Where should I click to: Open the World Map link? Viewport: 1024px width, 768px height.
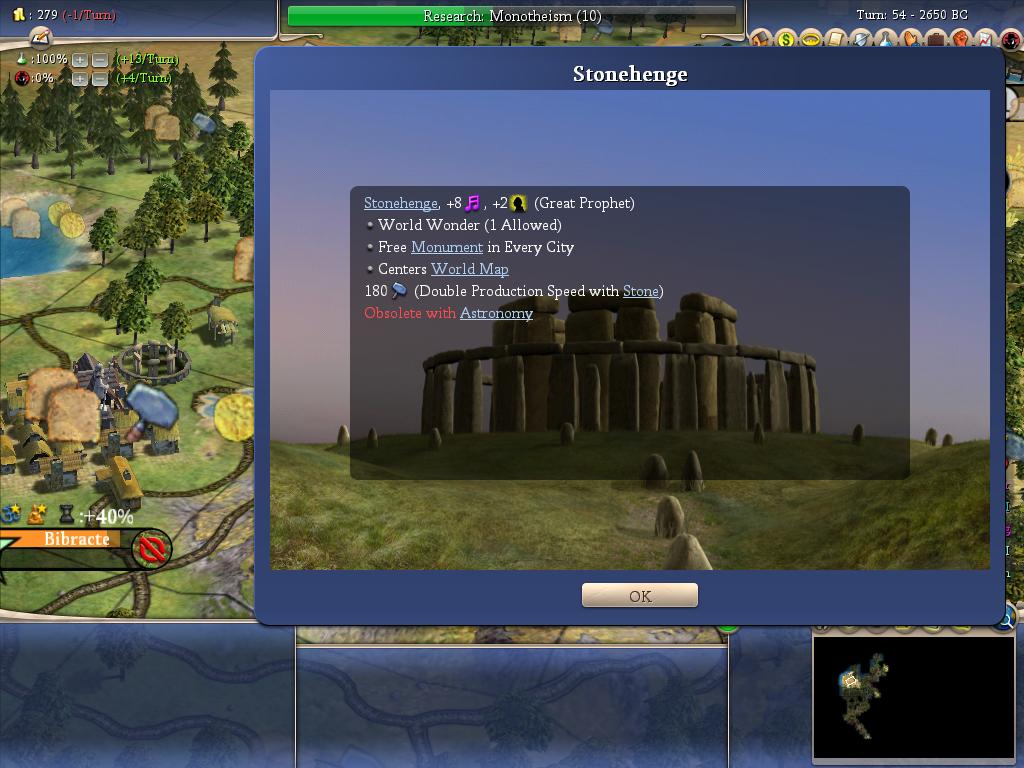(469, 269)
